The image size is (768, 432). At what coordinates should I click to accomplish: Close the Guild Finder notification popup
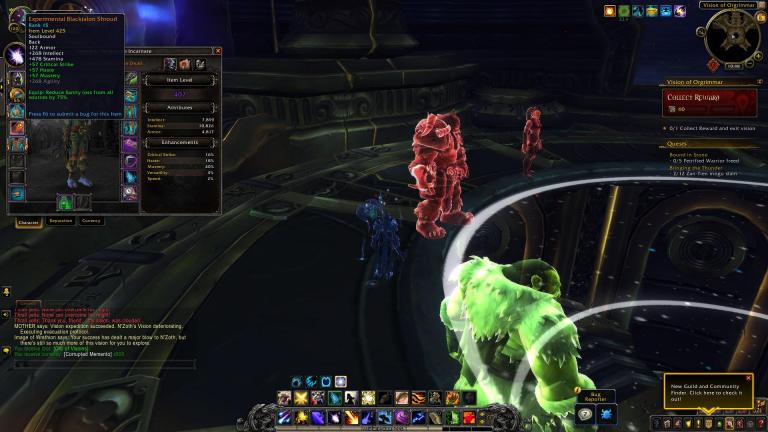coord(749,378)
